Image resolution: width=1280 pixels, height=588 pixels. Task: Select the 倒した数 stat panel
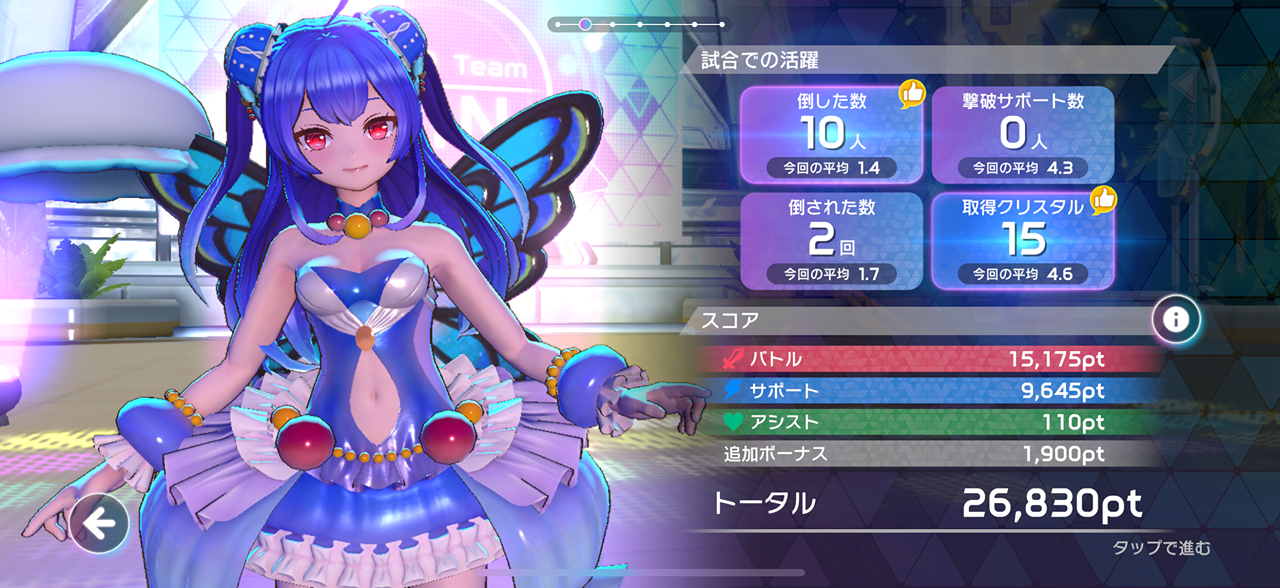coord(832,135)
